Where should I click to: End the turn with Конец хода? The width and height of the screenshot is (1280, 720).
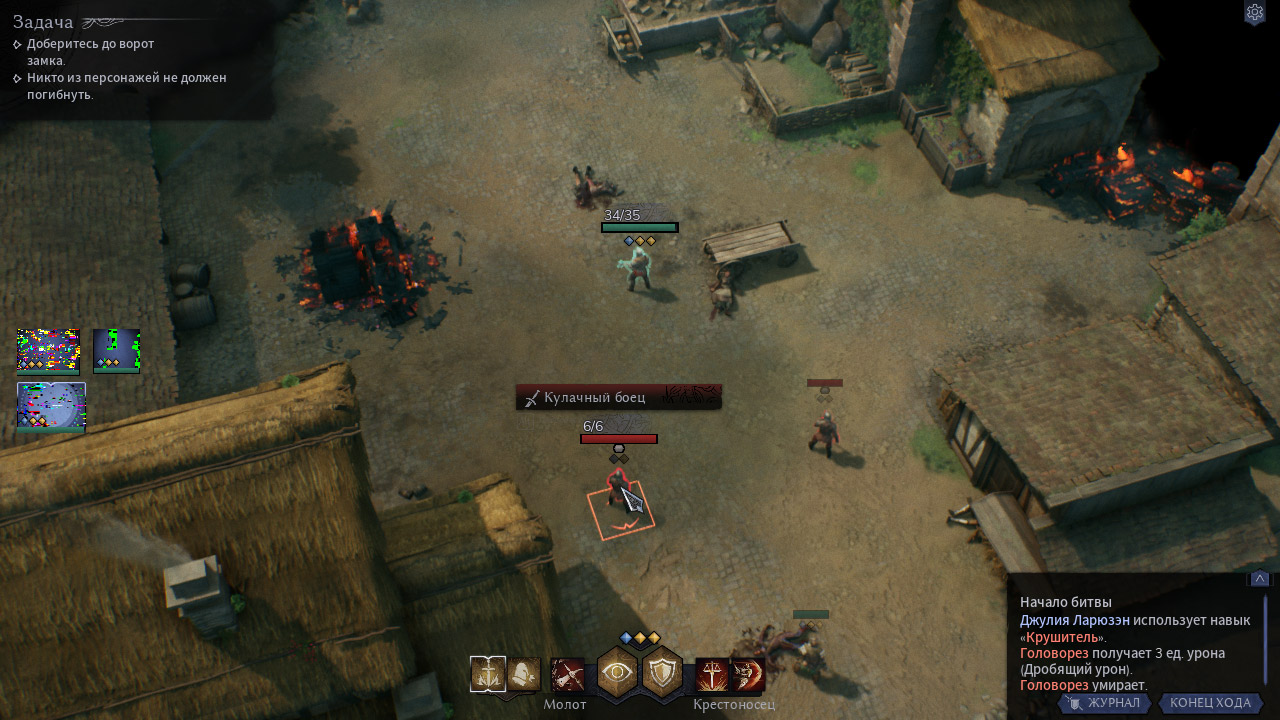(1210, 703)
